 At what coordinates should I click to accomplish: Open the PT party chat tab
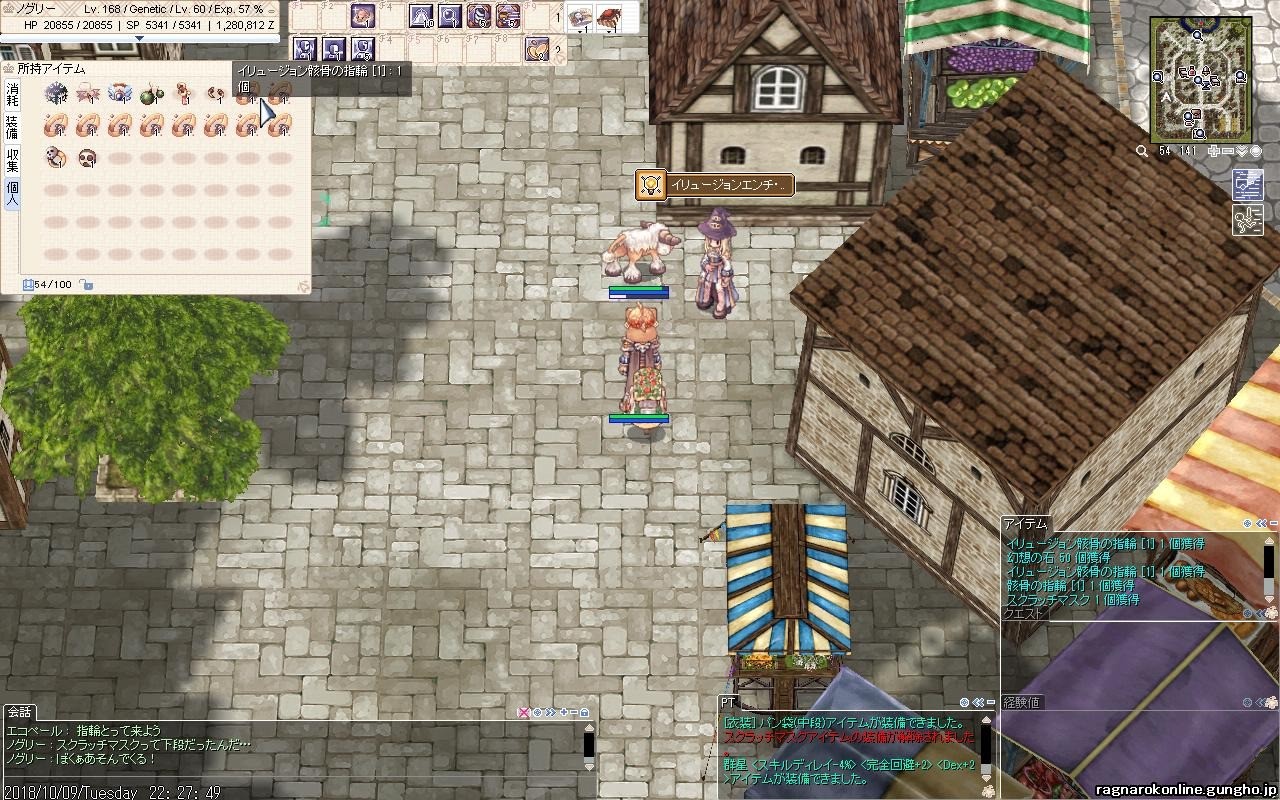[728, 703]
